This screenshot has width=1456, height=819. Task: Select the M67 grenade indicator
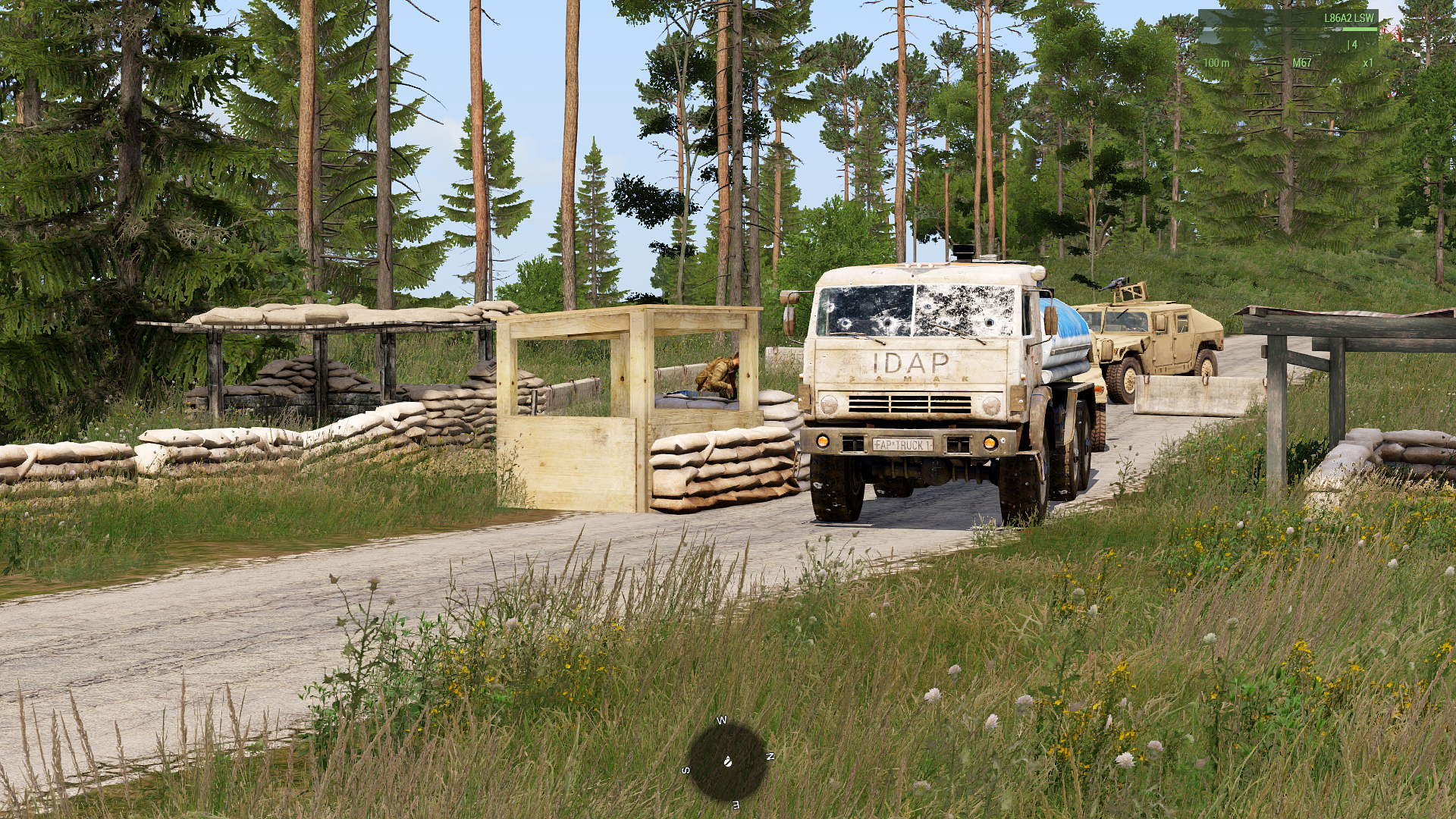coord(1301,63)
